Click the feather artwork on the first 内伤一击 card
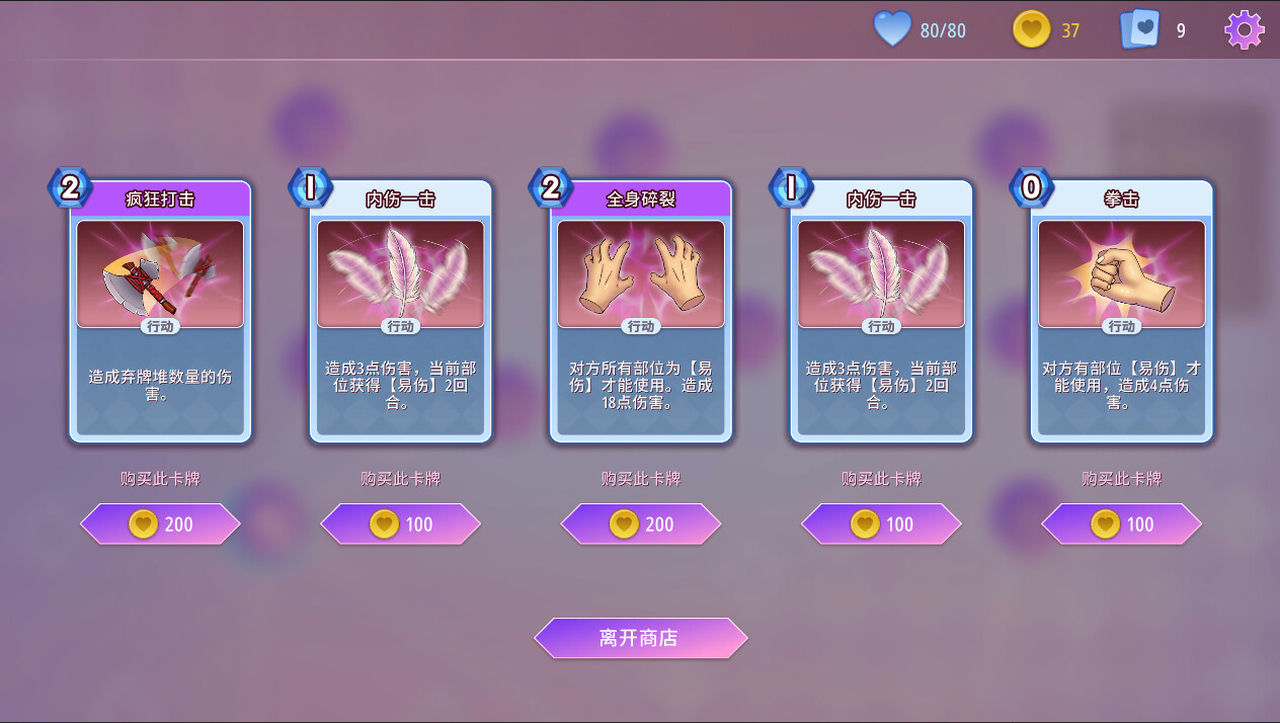The image size is (1280, 723). pyautogui.click(x=400, y=270)
